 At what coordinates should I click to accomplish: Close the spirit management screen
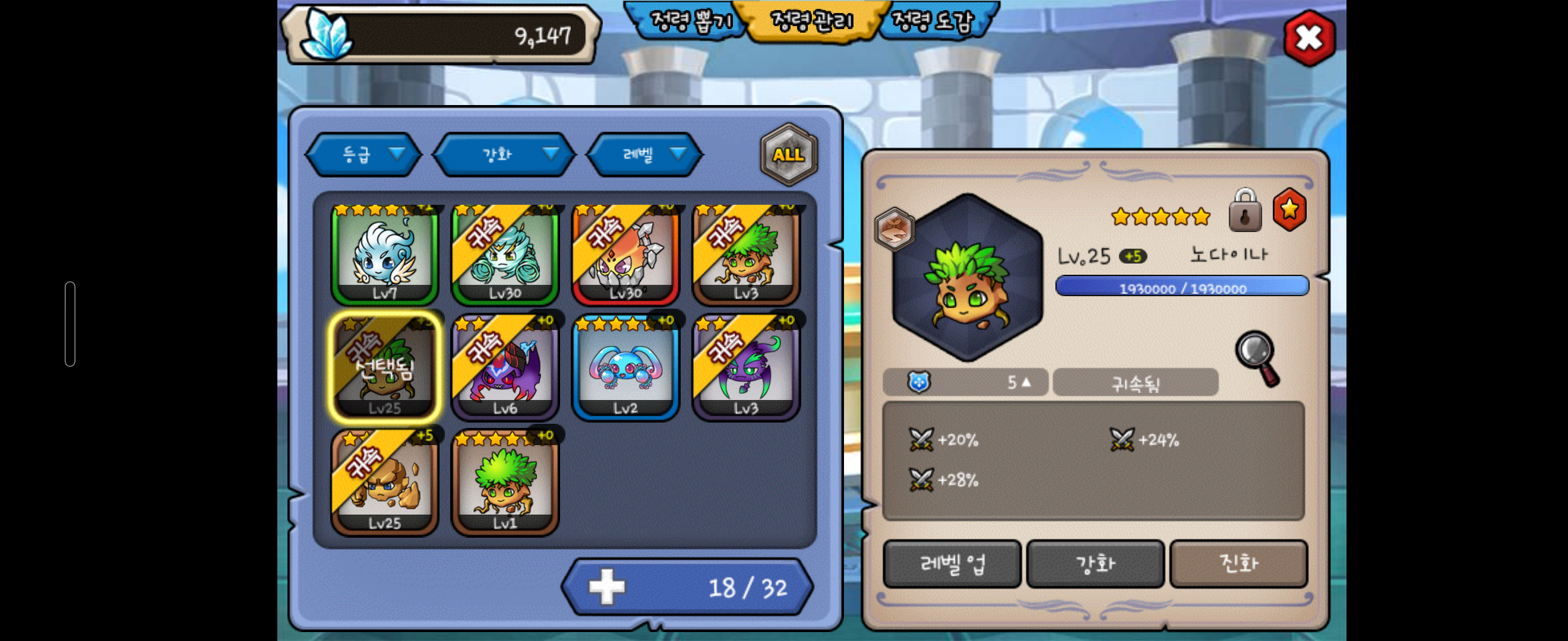coord(1308,38)
